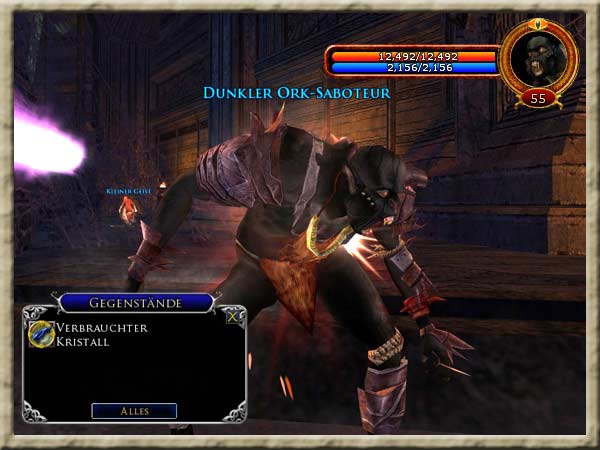Click the Alles button
This screenshot has height=450, width=600.
coord(134,410)
